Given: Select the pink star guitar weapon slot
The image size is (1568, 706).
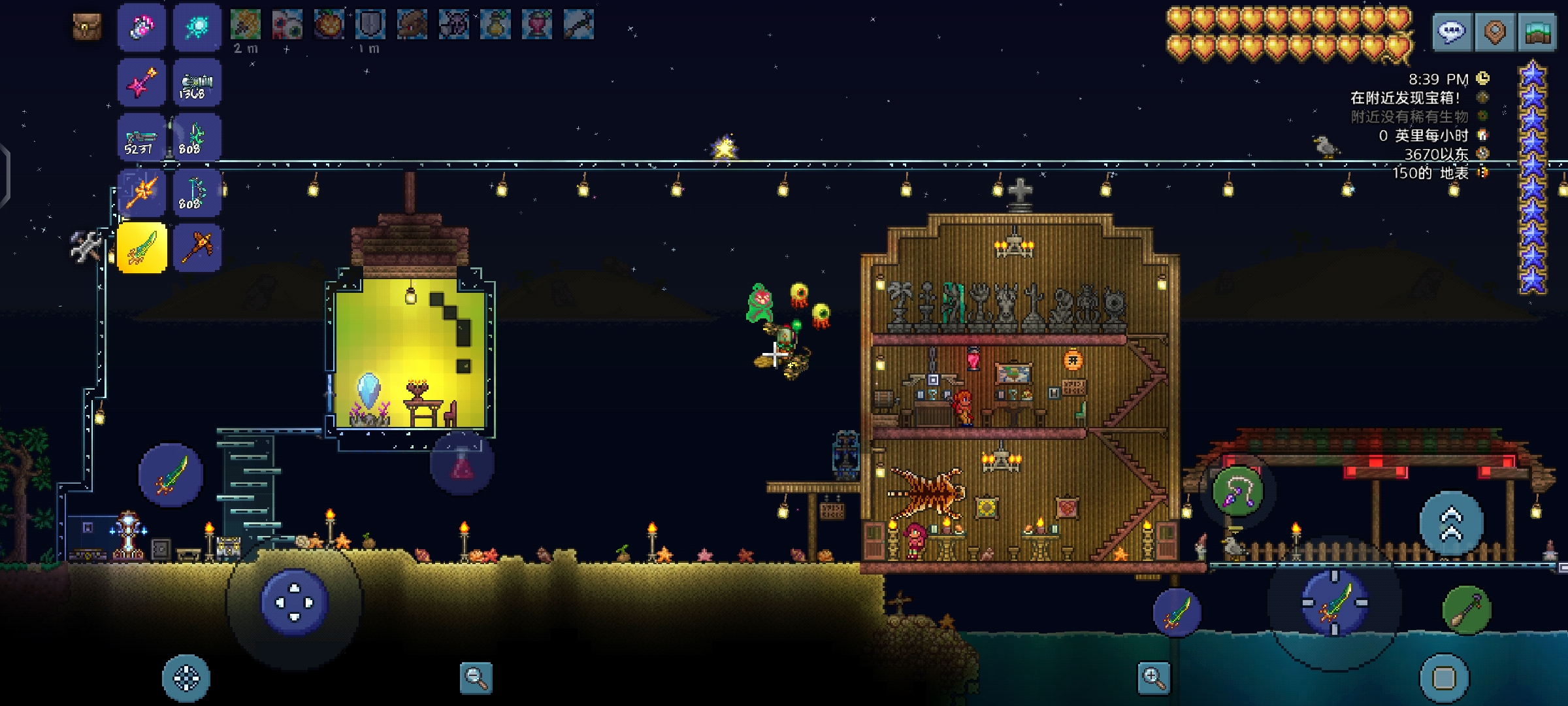Looking at the screenshot, I should tap(142, 82).
